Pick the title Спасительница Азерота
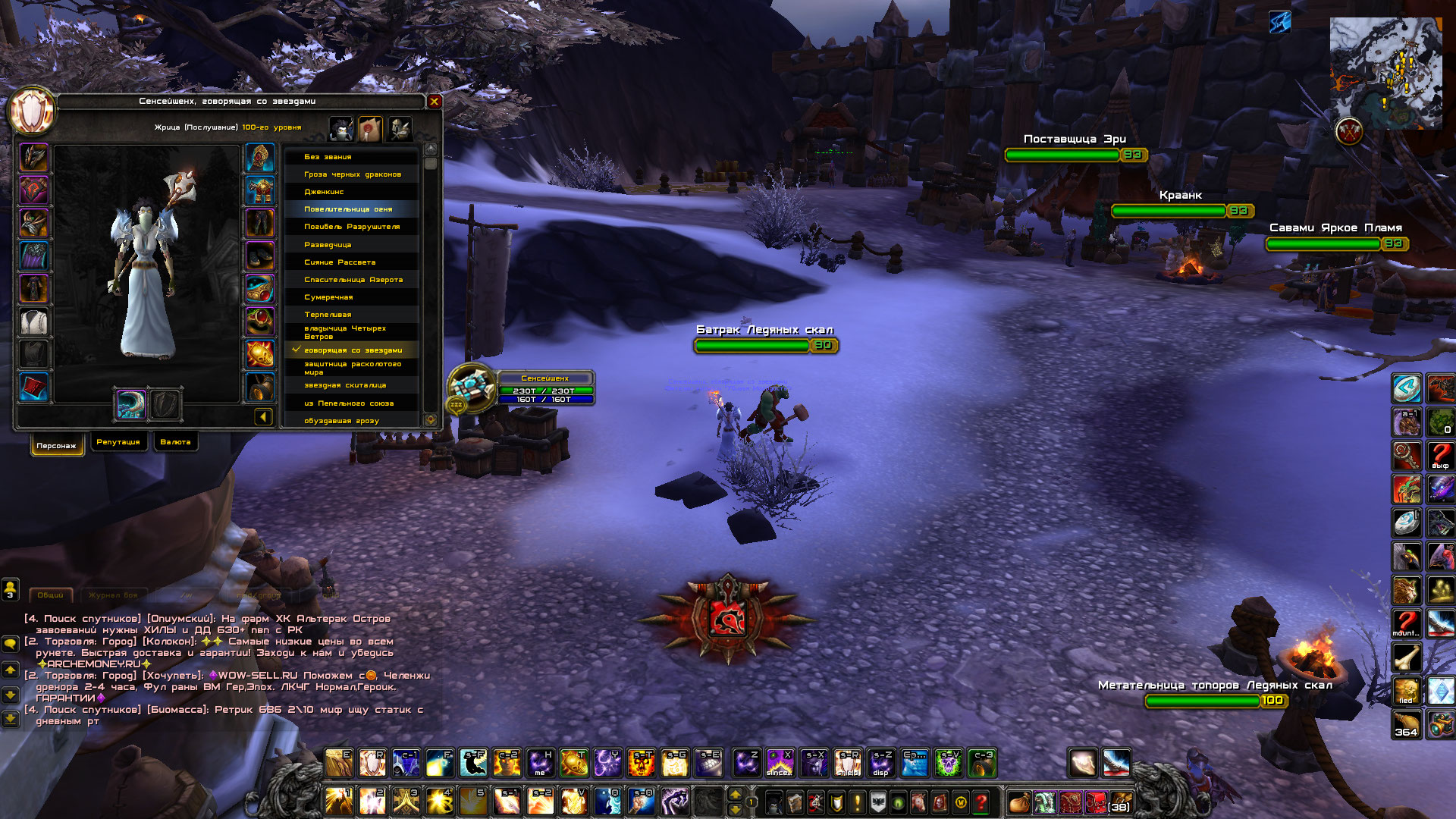Screen dimensions: 1456x819 click(353, 280)
